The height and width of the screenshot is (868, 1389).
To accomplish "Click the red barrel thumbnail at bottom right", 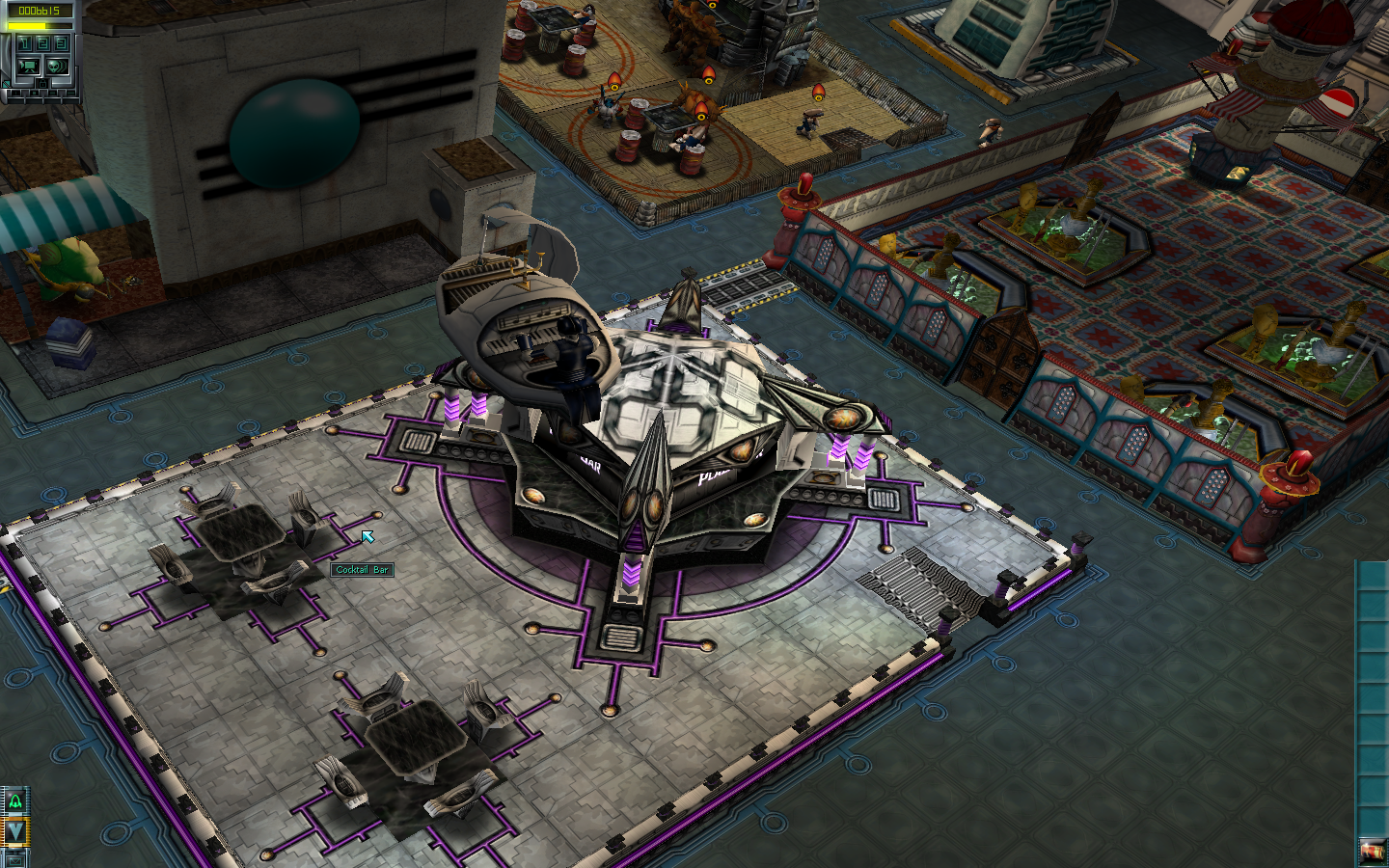I will (1374, 852).
